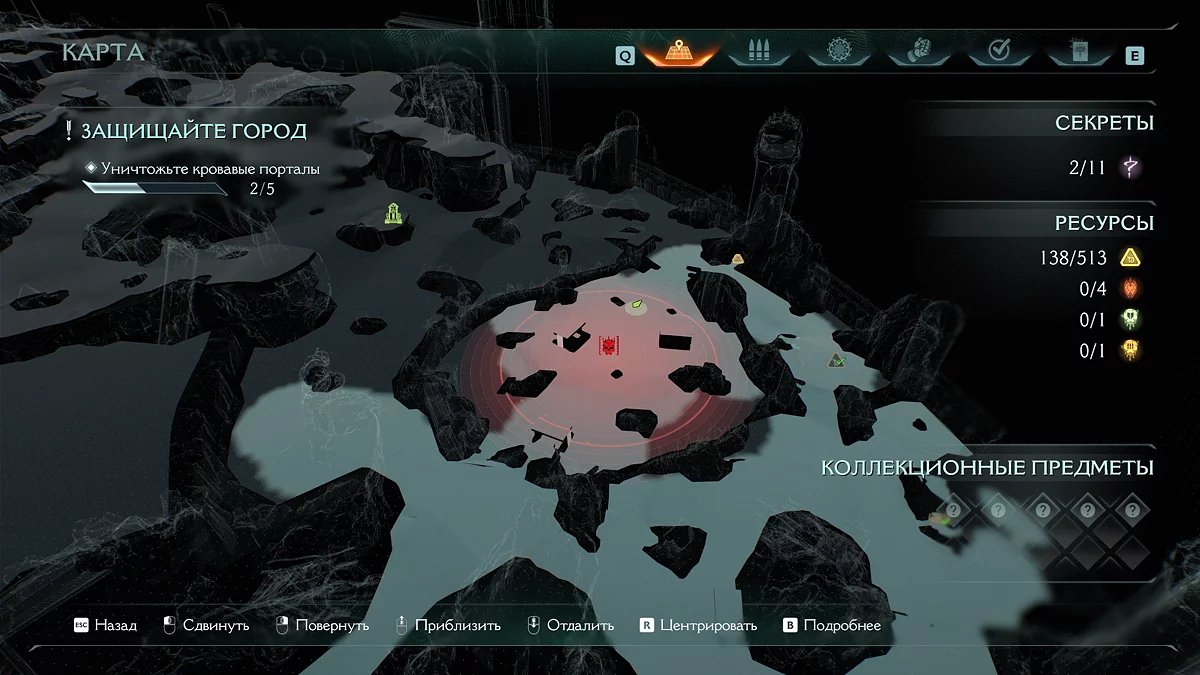The height and width of the screenshot is (675, 1200).
Task: Switch to the bullets arsenal tab
Action: pos(759,51)
